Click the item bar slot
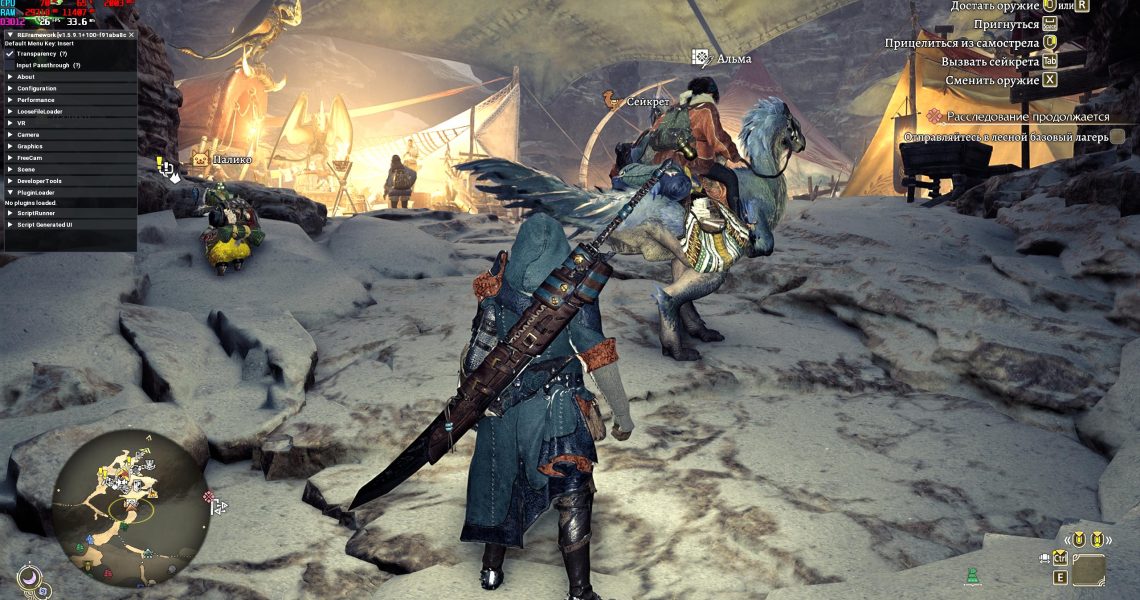1140x600 pixels. 1088,570
